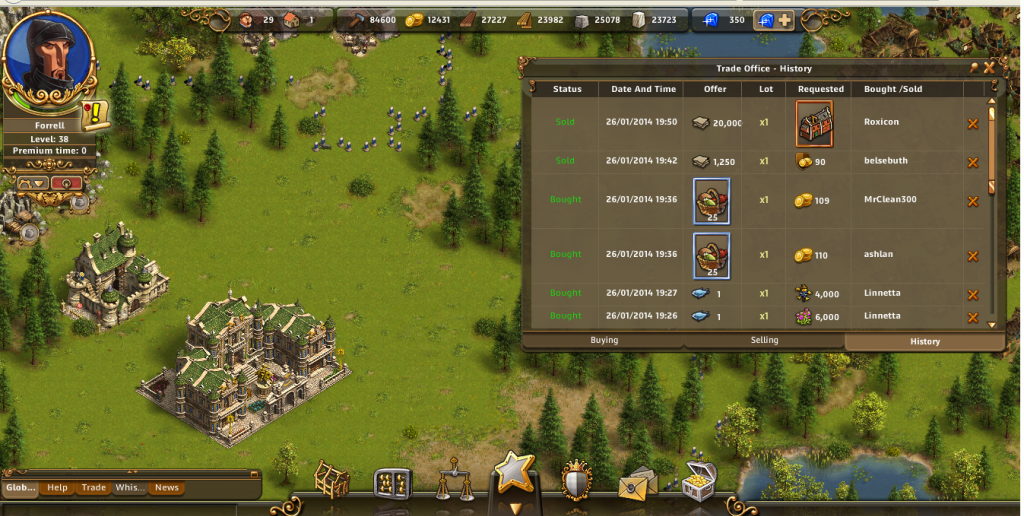Close the Trade Office window

[x=989, y=68]
